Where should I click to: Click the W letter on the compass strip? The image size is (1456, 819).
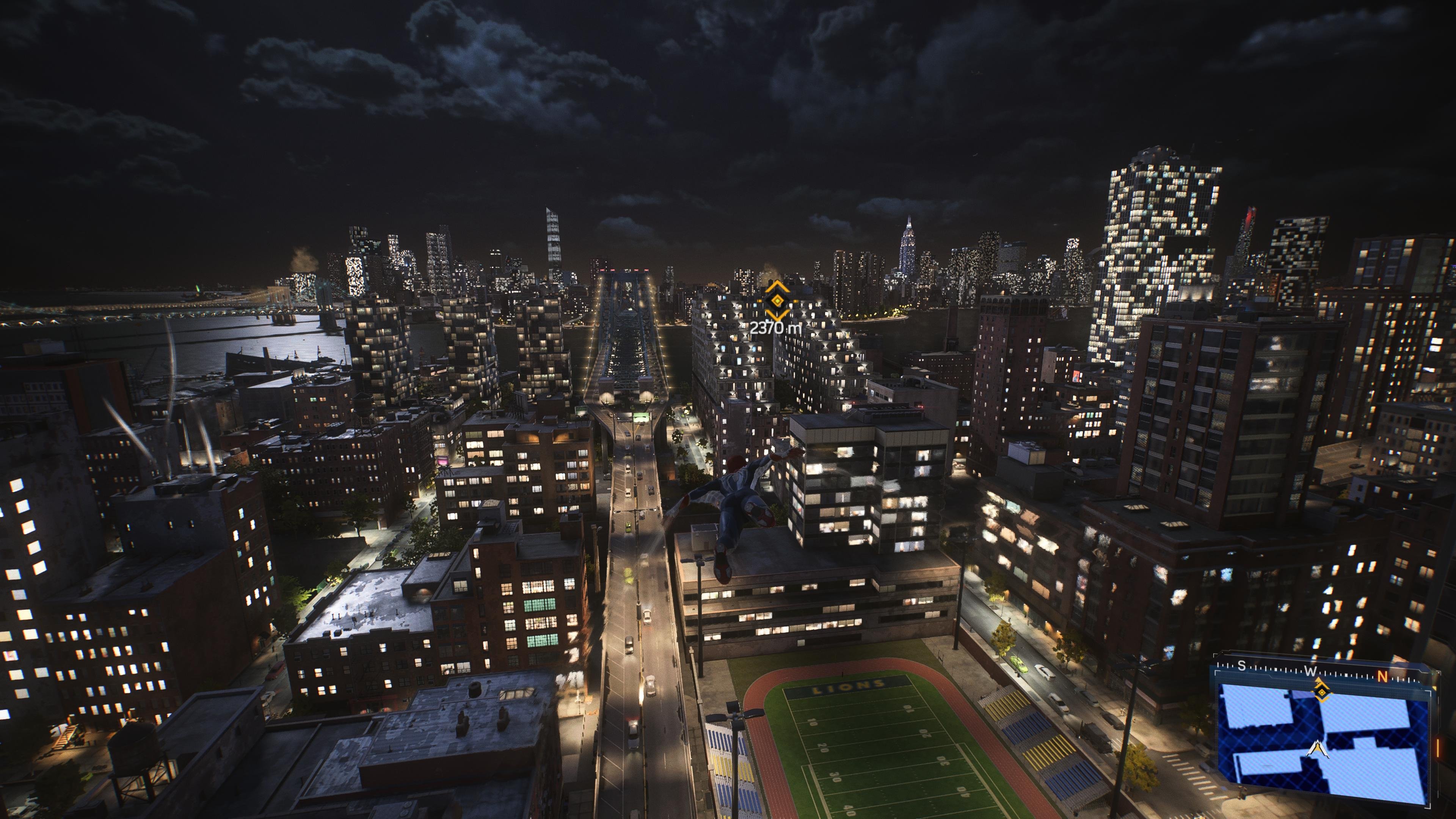pyautogui.click(x=1311, y=671)
